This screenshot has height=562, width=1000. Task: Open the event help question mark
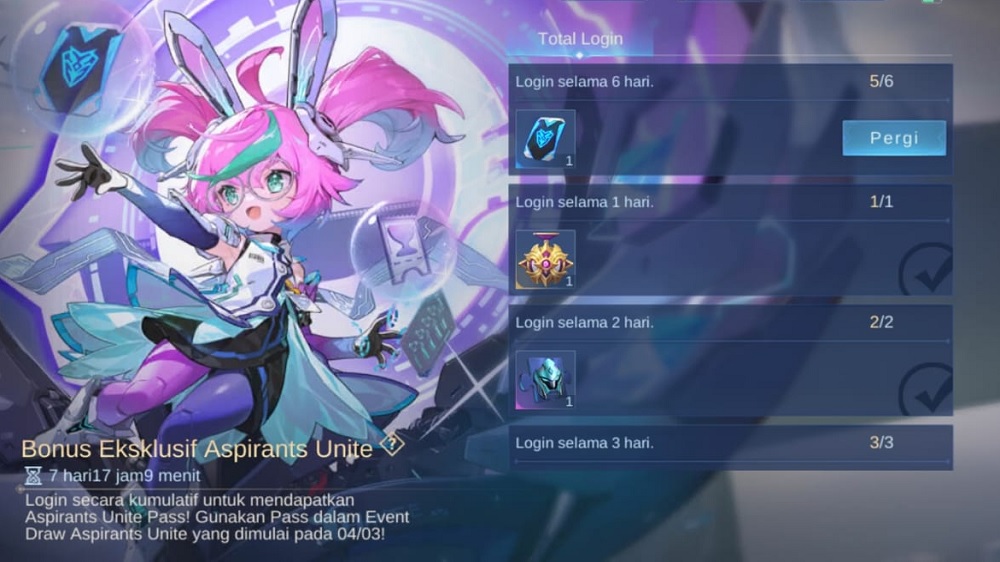point(392,446)
